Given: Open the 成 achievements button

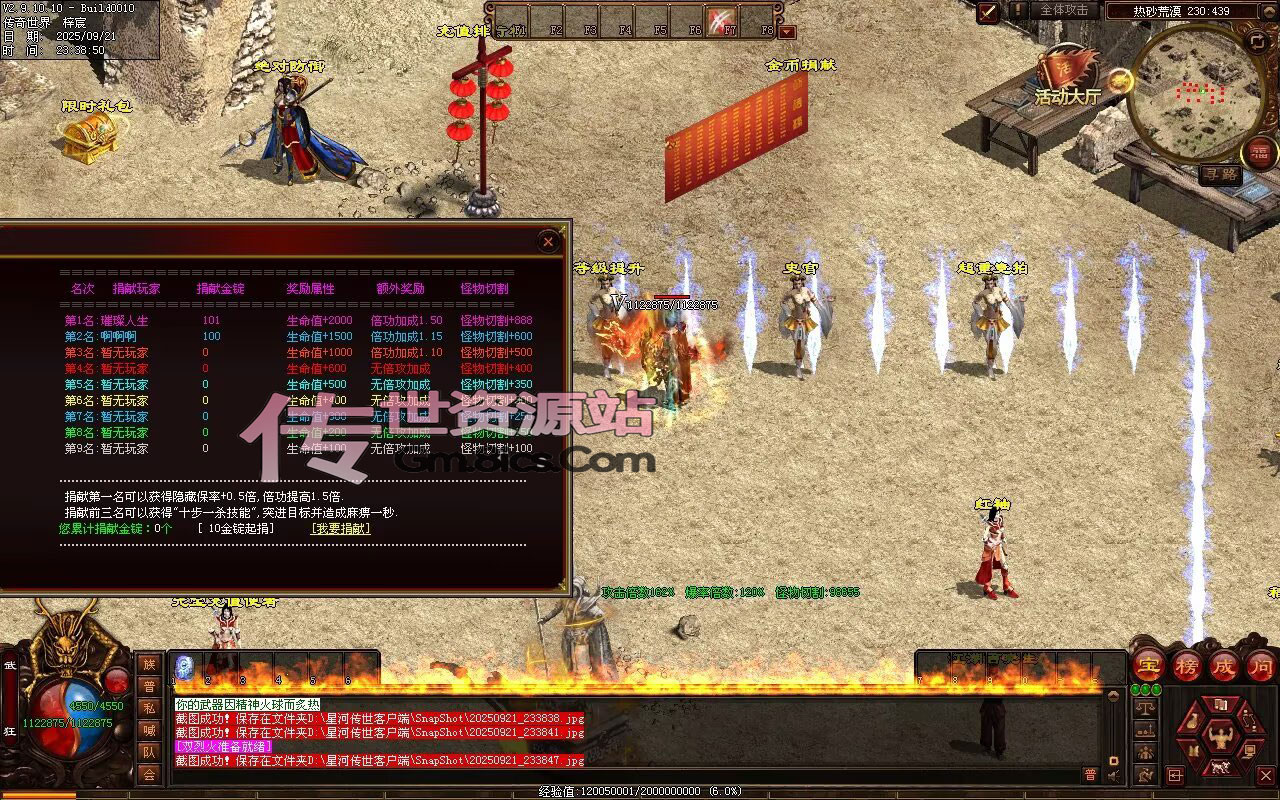Looking at the screenshot, I should pos(1224,665).
